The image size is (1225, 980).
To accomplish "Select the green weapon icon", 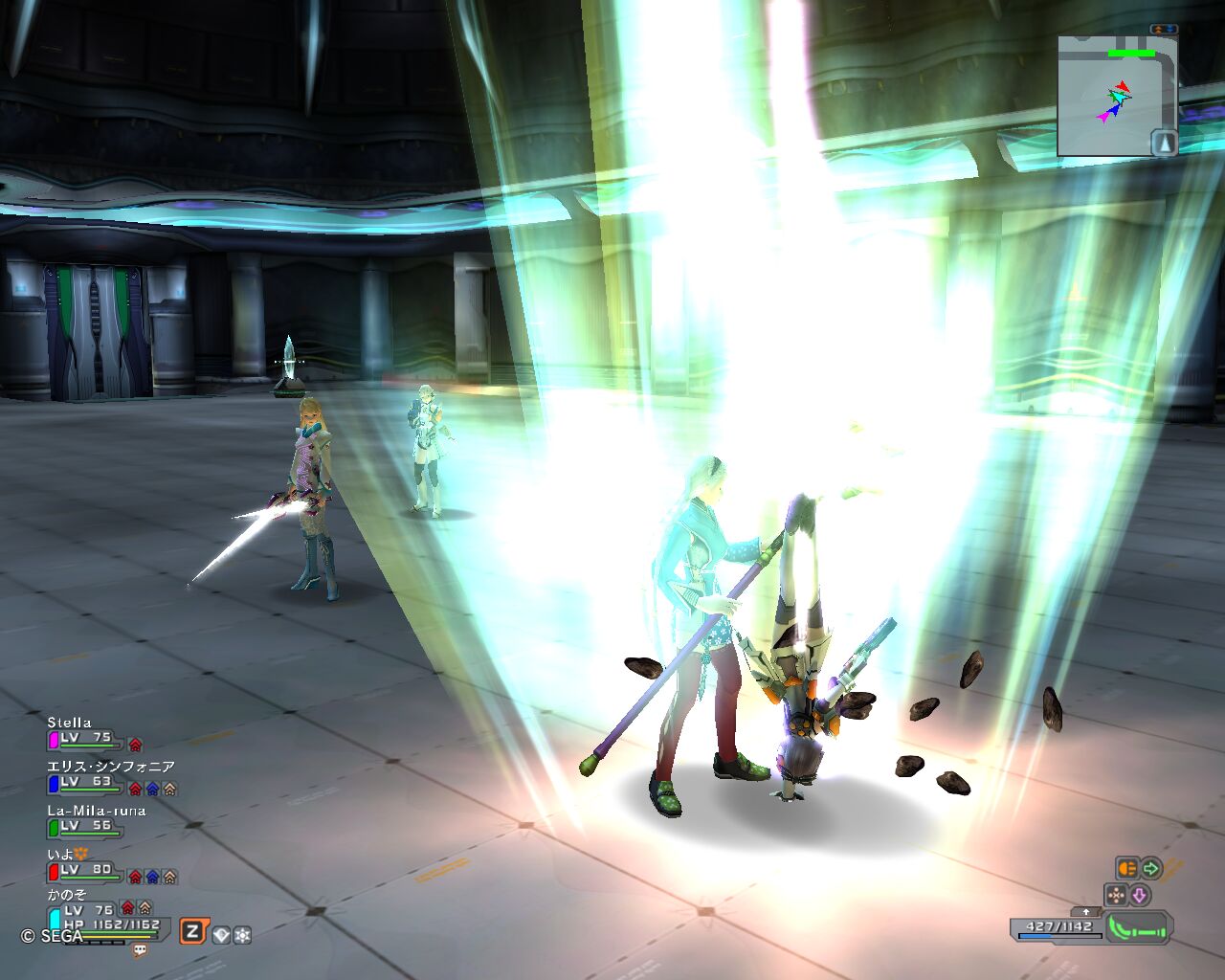I will [x=1139, y=928].
